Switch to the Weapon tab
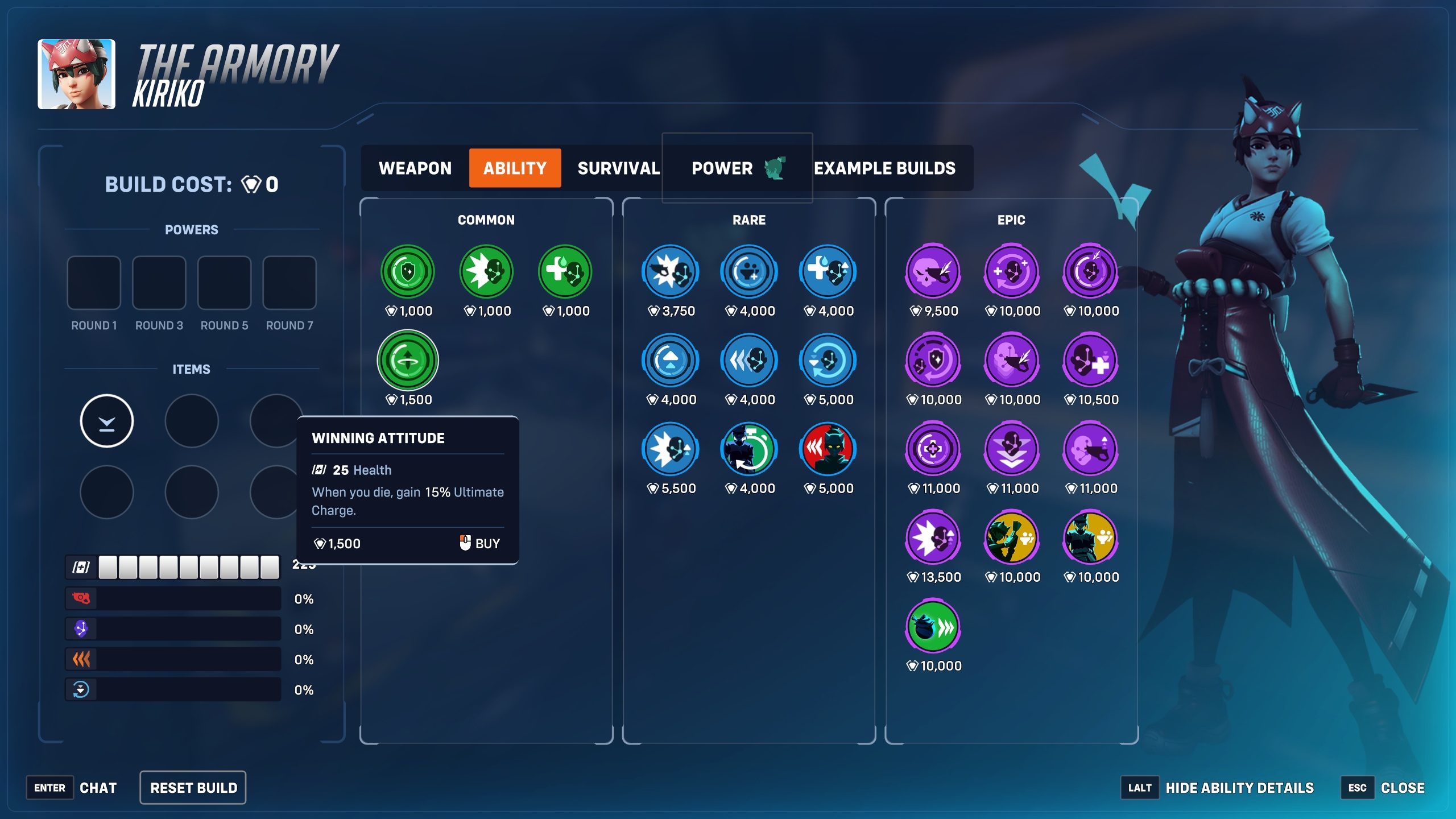Screen dimensions: 1456x819 coord(415,168)
